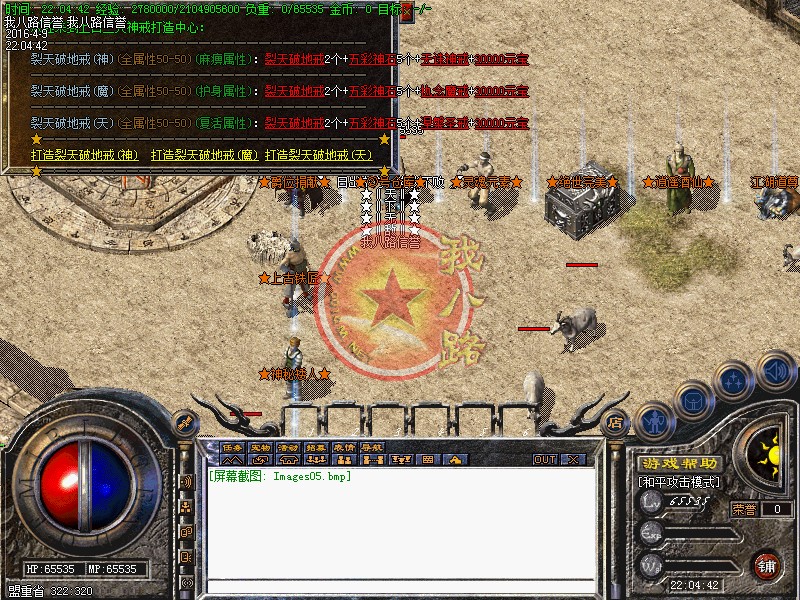Click the OUT logout button
The height and width of the screenshot is (600, 800).
[x=544, y=459]
